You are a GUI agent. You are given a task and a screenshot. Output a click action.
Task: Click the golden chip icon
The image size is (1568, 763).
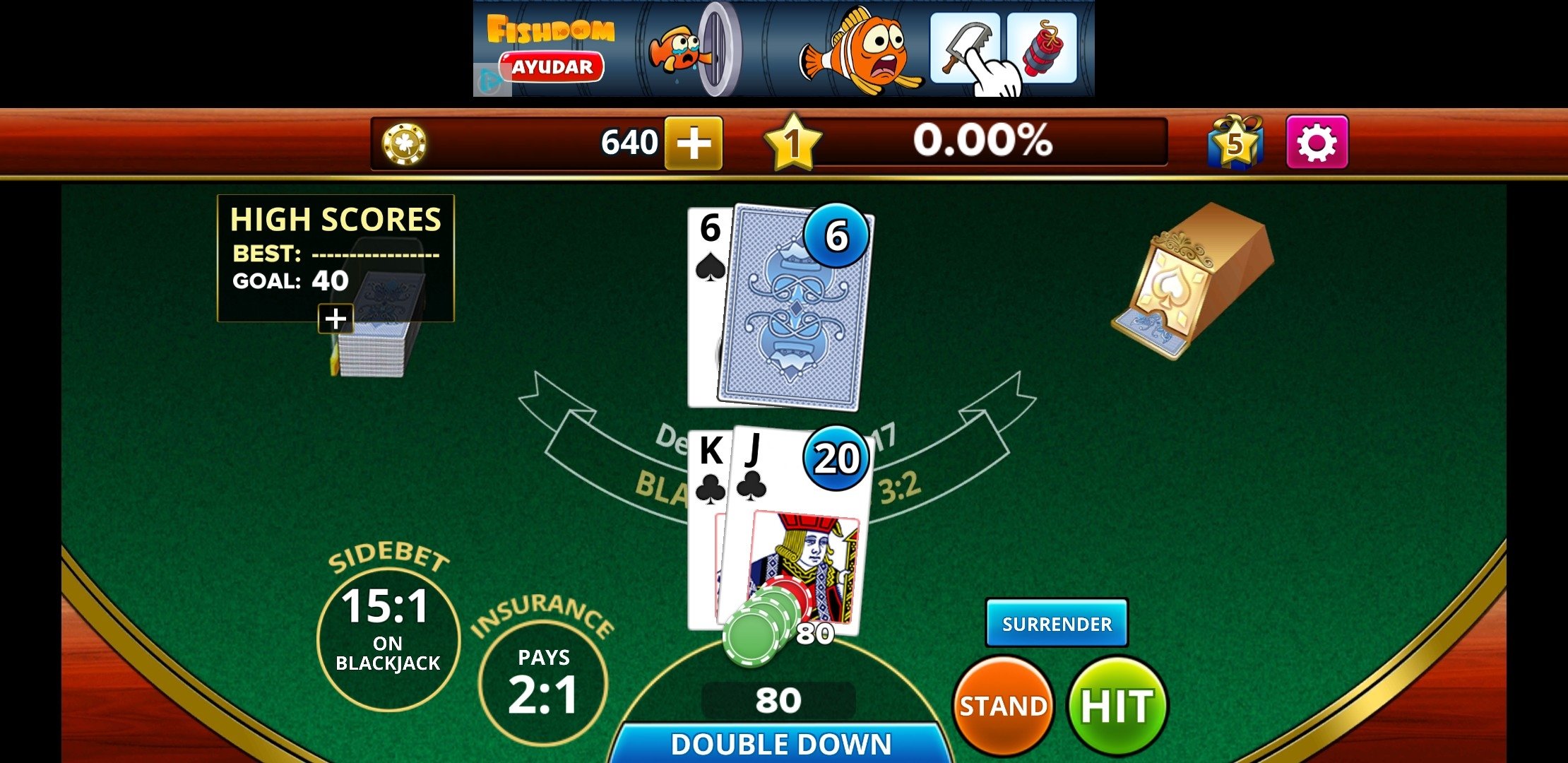click(405, 143)
